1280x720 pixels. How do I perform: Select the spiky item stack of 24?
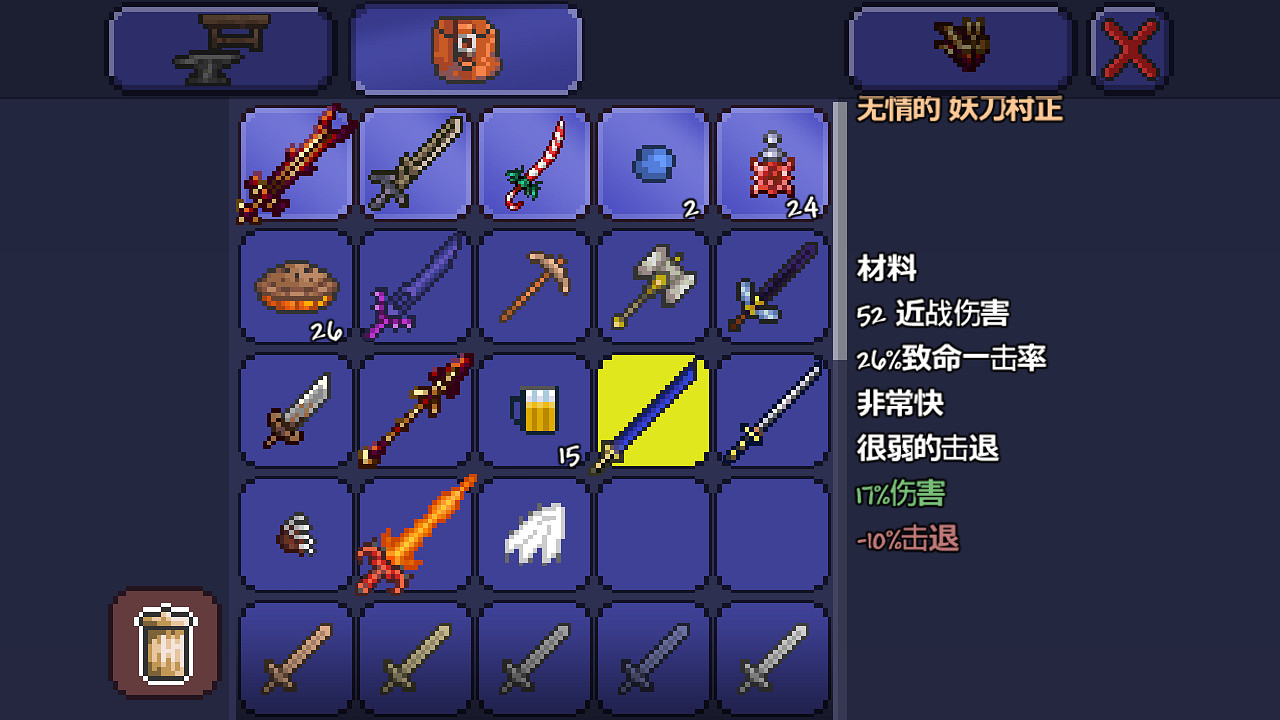tap(772, 164)
